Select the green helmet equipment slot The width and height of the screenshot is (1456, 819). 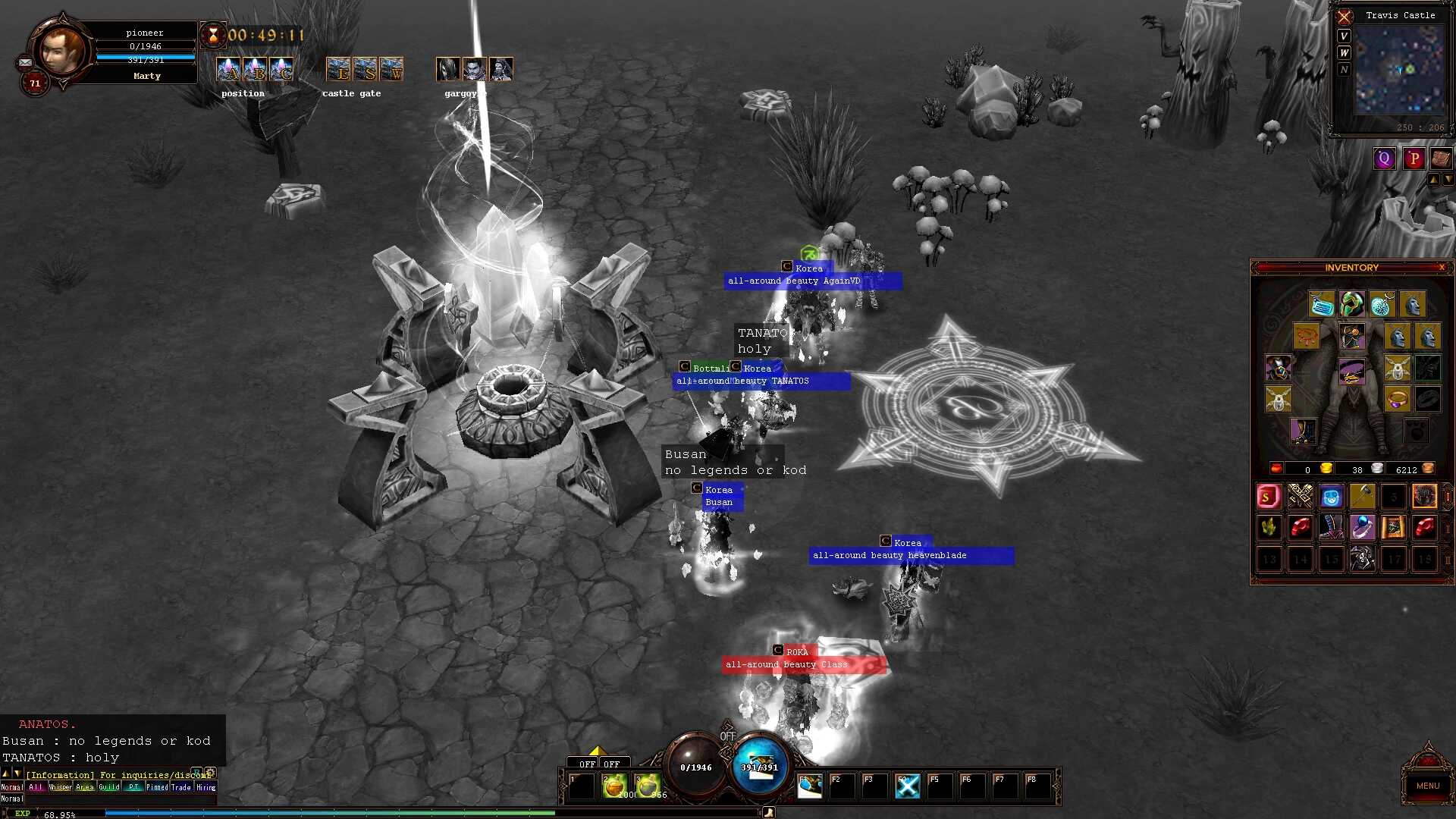[x=1351, y=304]
